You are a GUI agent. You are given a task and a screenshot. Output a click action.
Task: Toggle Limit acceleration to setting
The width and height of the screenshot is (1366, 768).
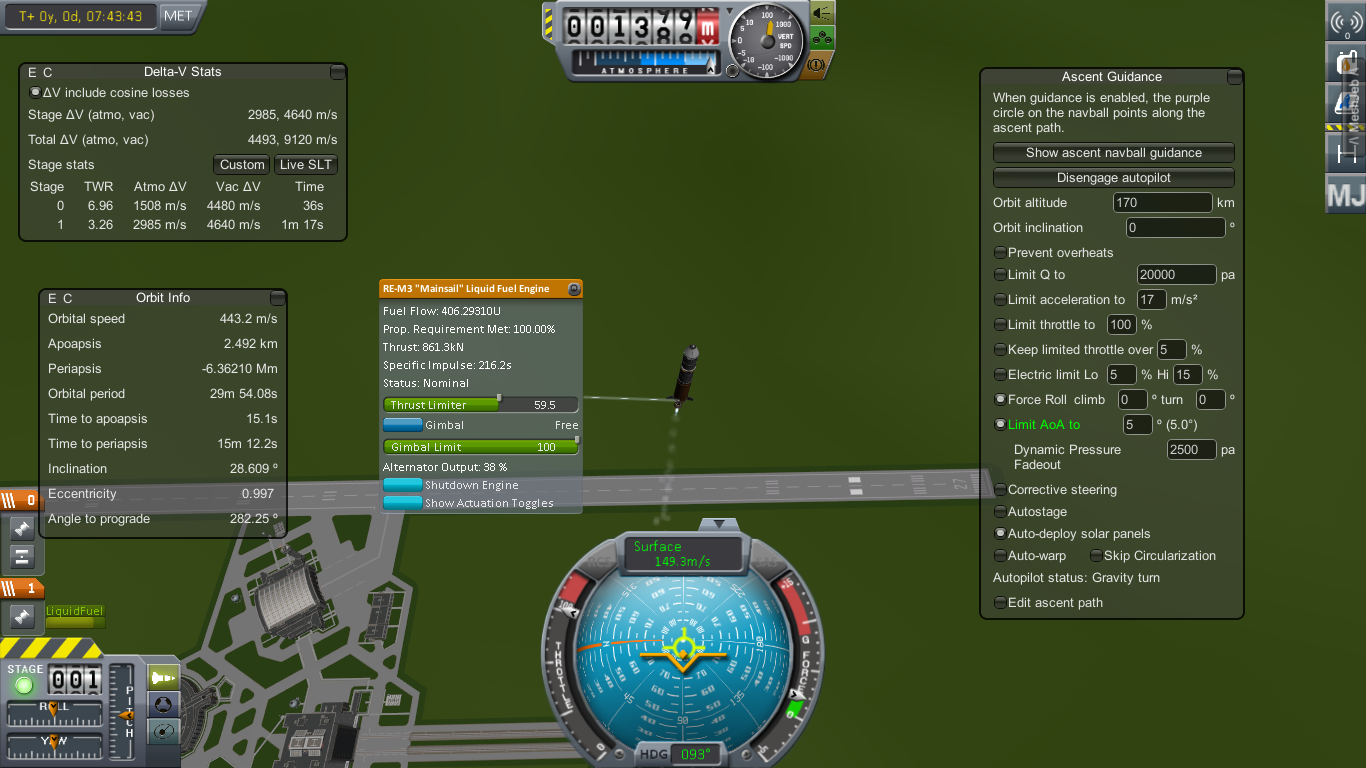tap(1000, 300)
